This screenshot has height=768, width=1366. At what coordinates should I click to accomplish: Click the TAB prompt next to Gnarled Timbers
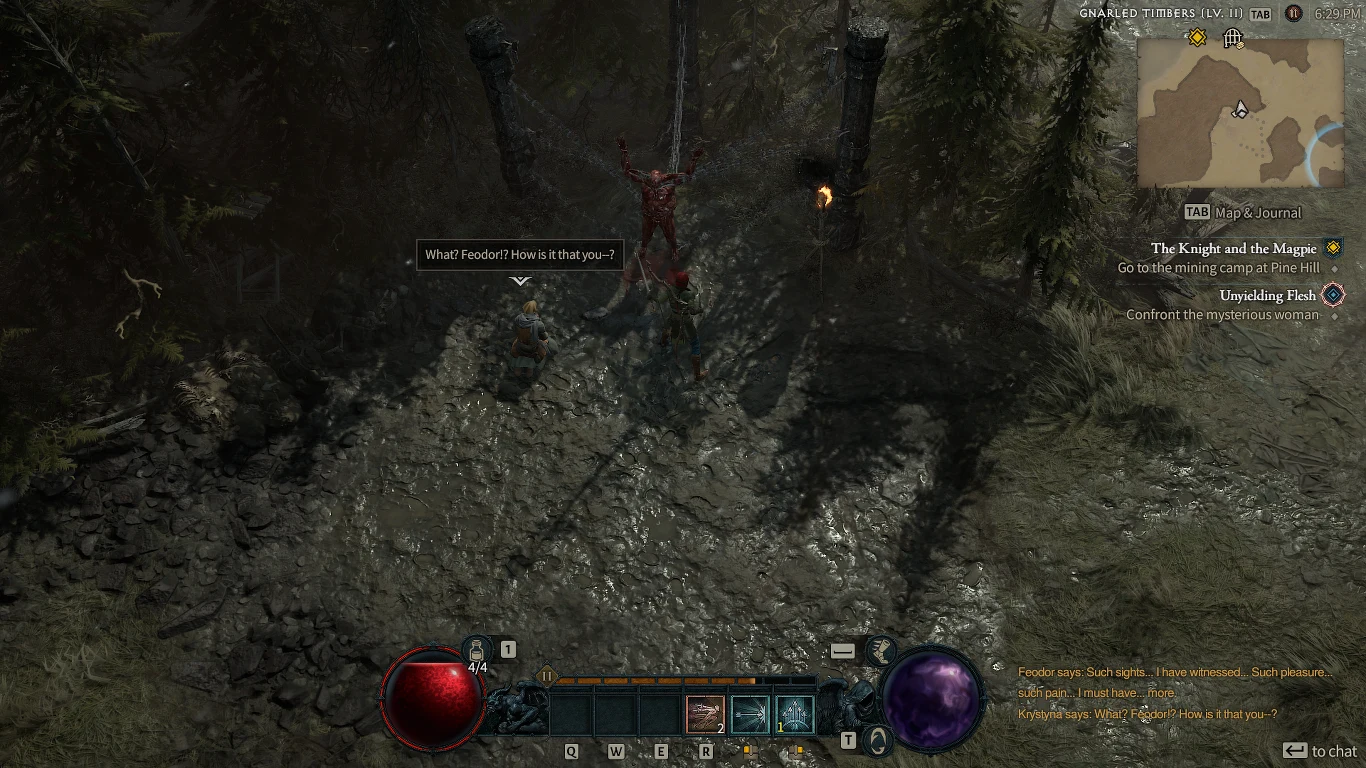(1259, 14)
